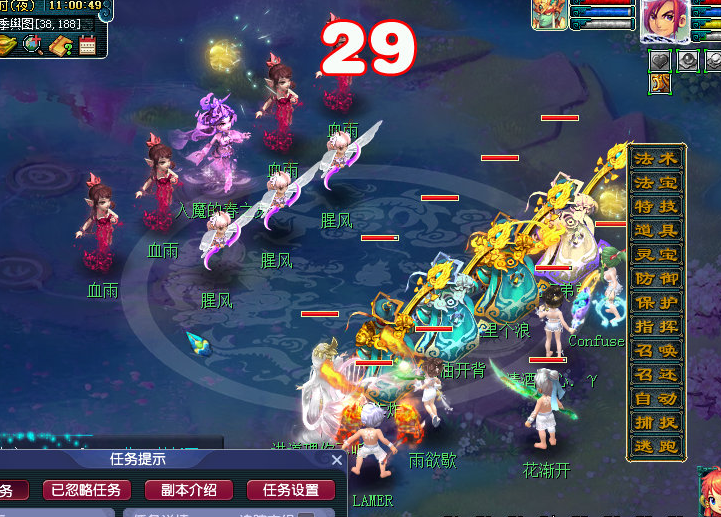721x517 pixels.
Task: Choose the 法宝 (Magic Treasure) command
Action: point(656,184)
